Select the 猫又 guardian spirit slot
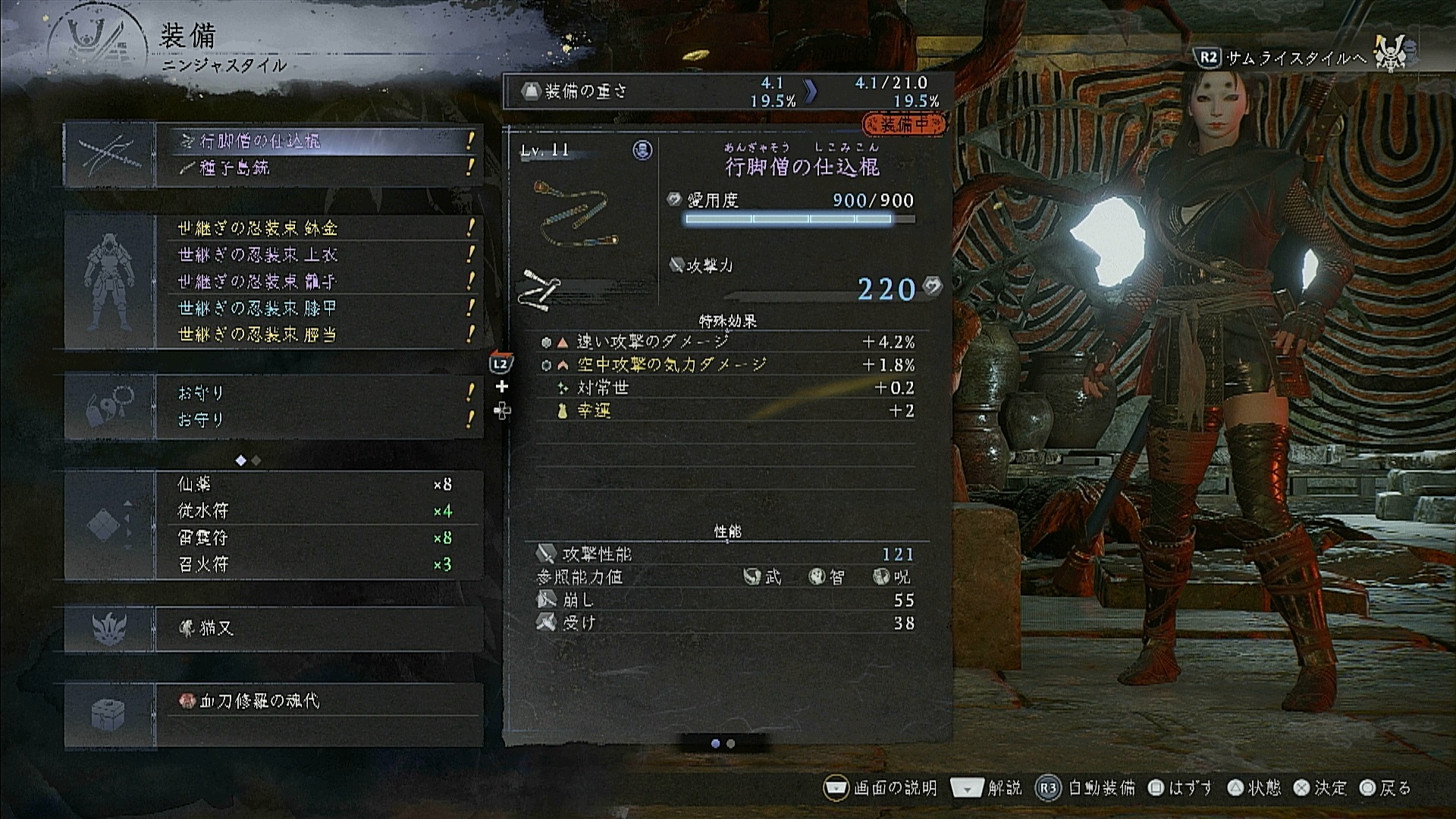 [x=318, y=629]
